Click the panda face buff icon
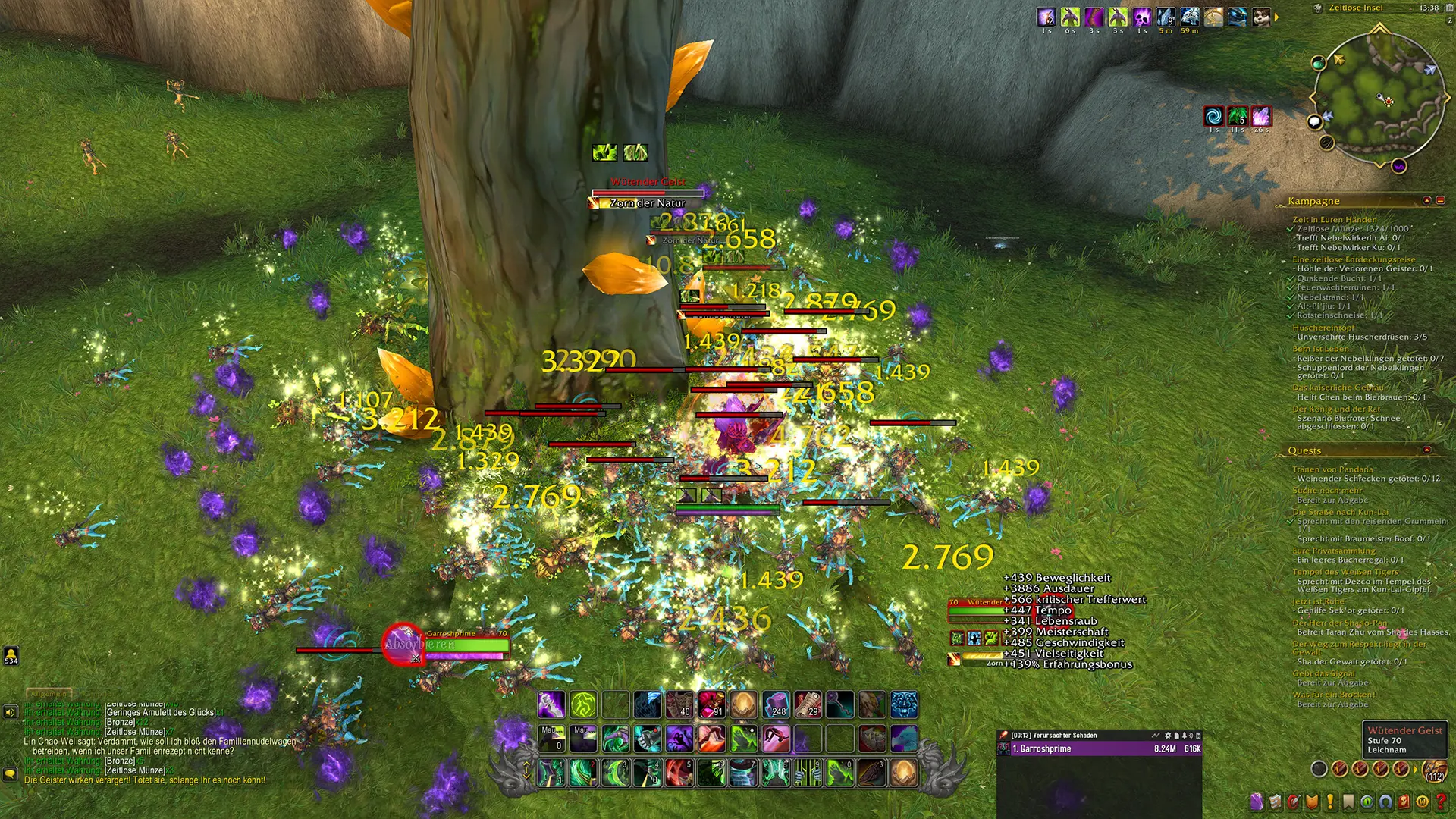 click(1261, 17)
